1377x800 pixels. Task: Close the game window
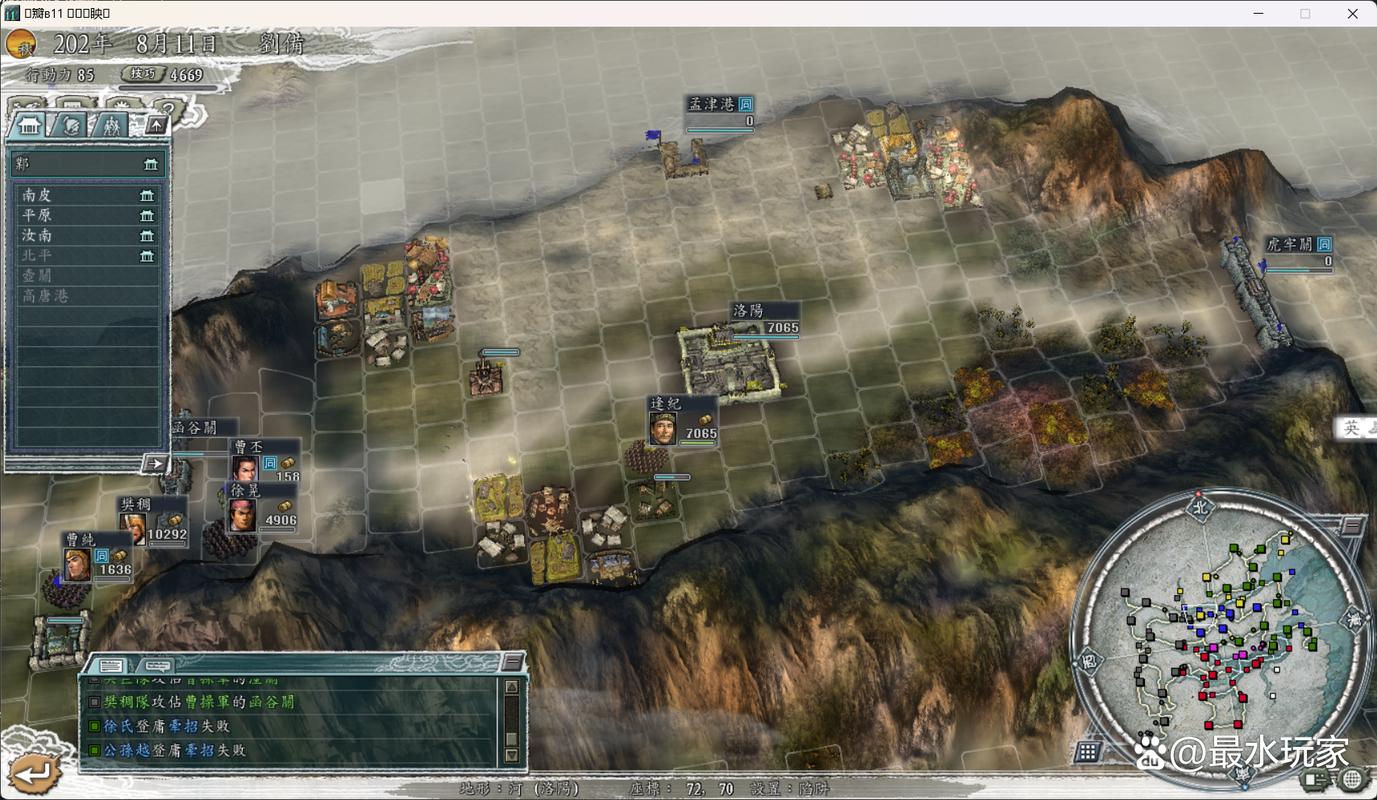tap(1351, 13)
